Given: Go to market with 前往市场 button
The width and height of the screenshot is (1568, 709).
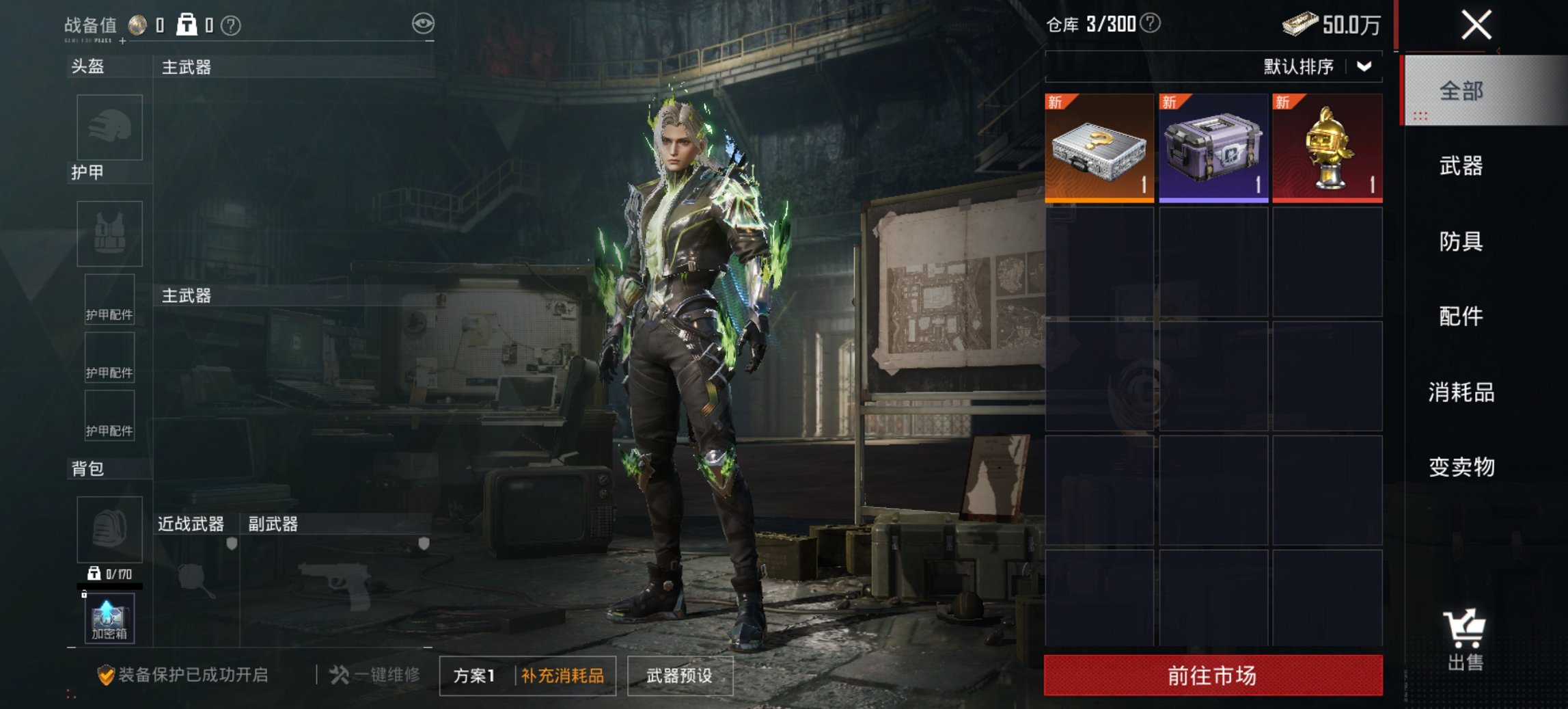Looking at the screenshot, I should [x=1213, y=675].
